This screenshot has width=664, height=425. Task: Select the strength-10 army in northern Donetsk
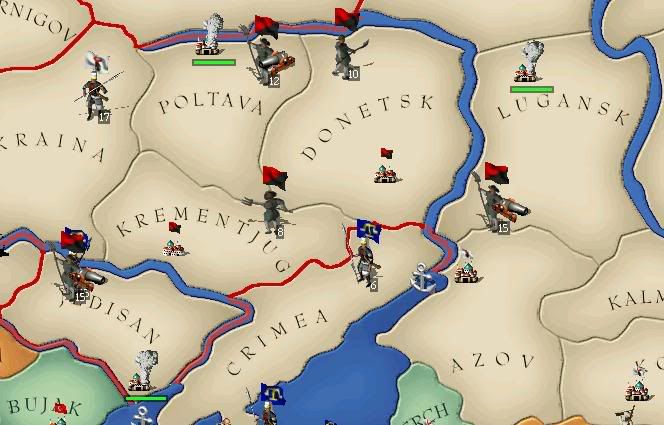(346, 50)
